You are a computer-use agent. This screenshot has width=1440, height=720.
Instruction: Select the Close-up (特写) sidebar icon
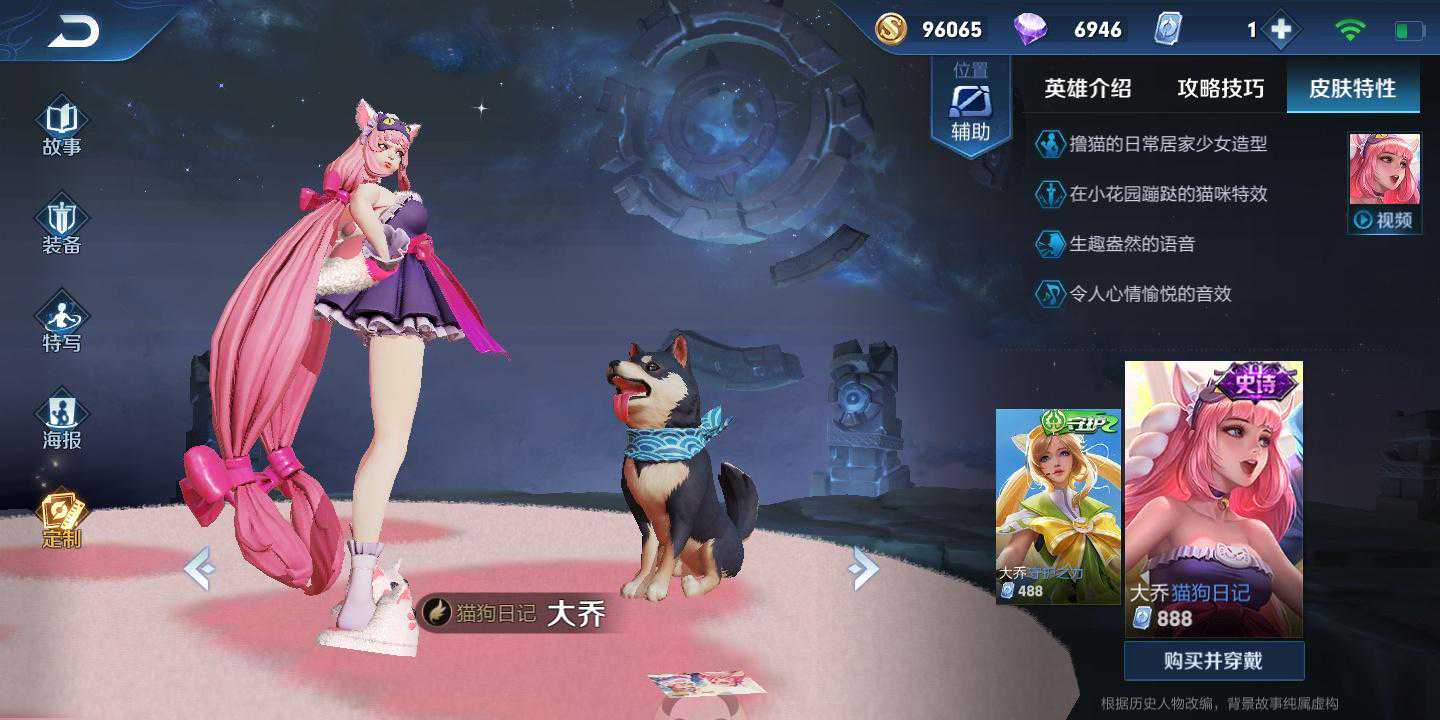click(x=61, y=318)
